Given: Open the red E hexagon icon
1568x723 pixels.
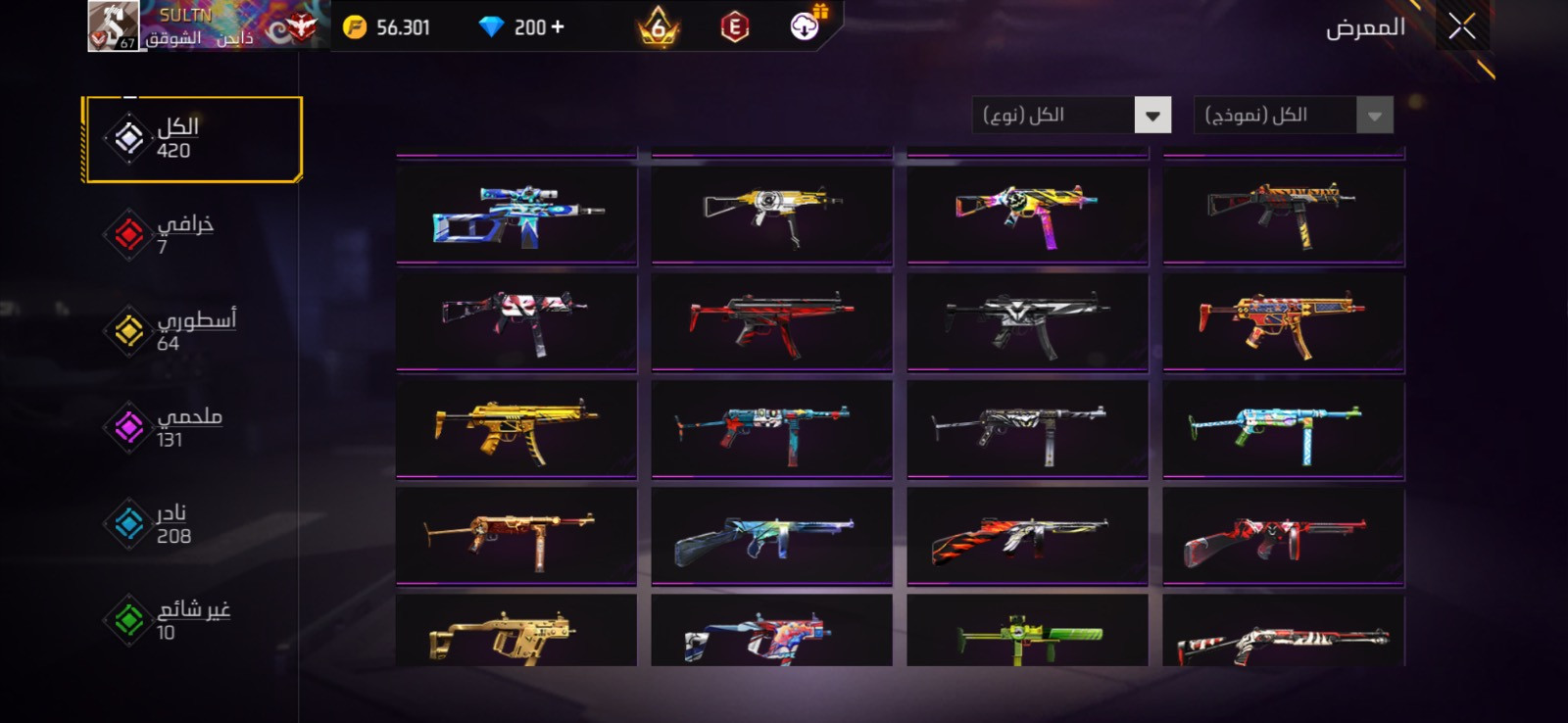Looking at the screenshot, I should click(x=734, y=27).
